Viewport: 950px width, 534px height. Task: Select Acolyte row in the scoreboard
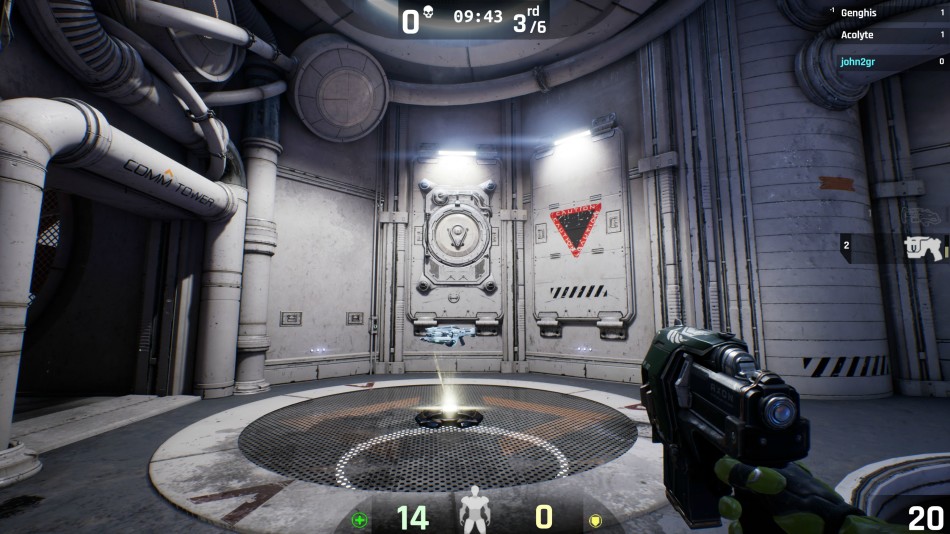pyautogui.click(x=888, y=35)
